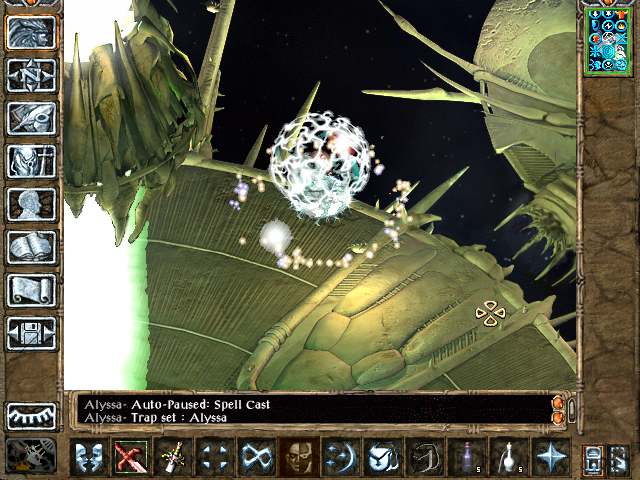Click the dialogue masks button
Image resolution: width=640 pixels, height=480 pixels.
pyautogui.click(x=89, y=457)
